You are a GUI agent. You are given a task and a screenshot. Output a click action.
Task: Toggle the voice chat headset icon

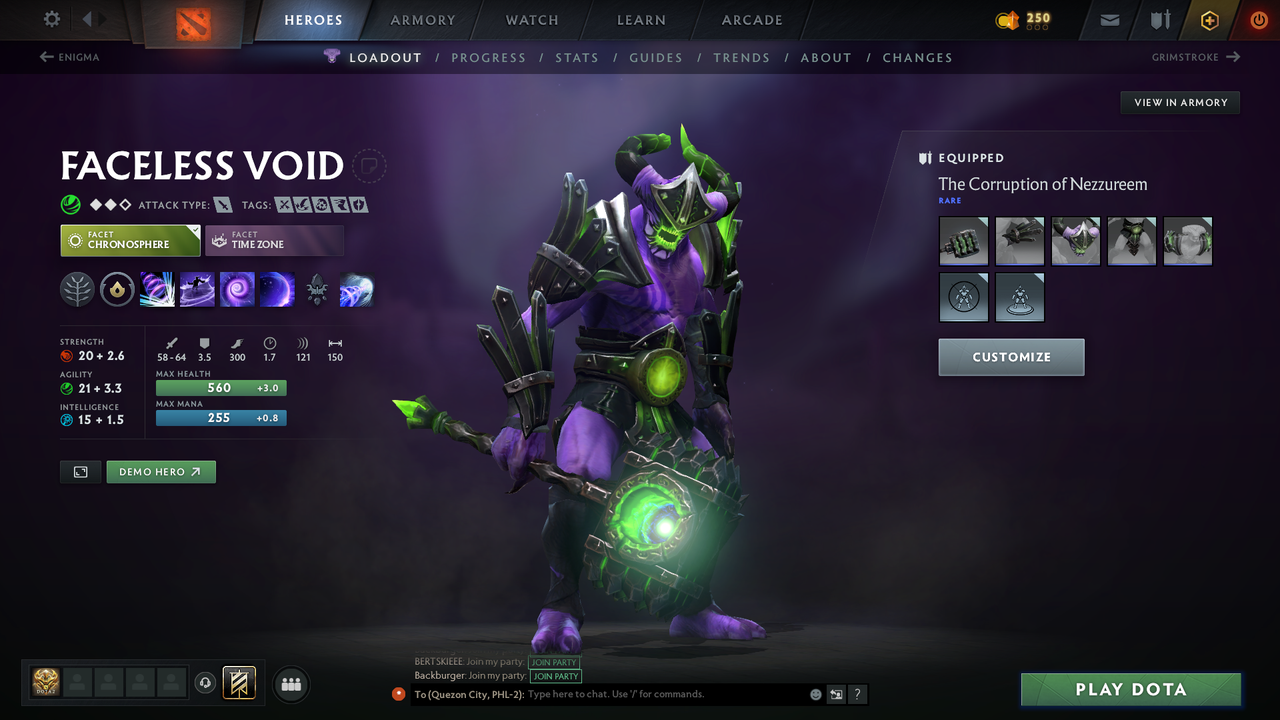[x=207, y=683]
